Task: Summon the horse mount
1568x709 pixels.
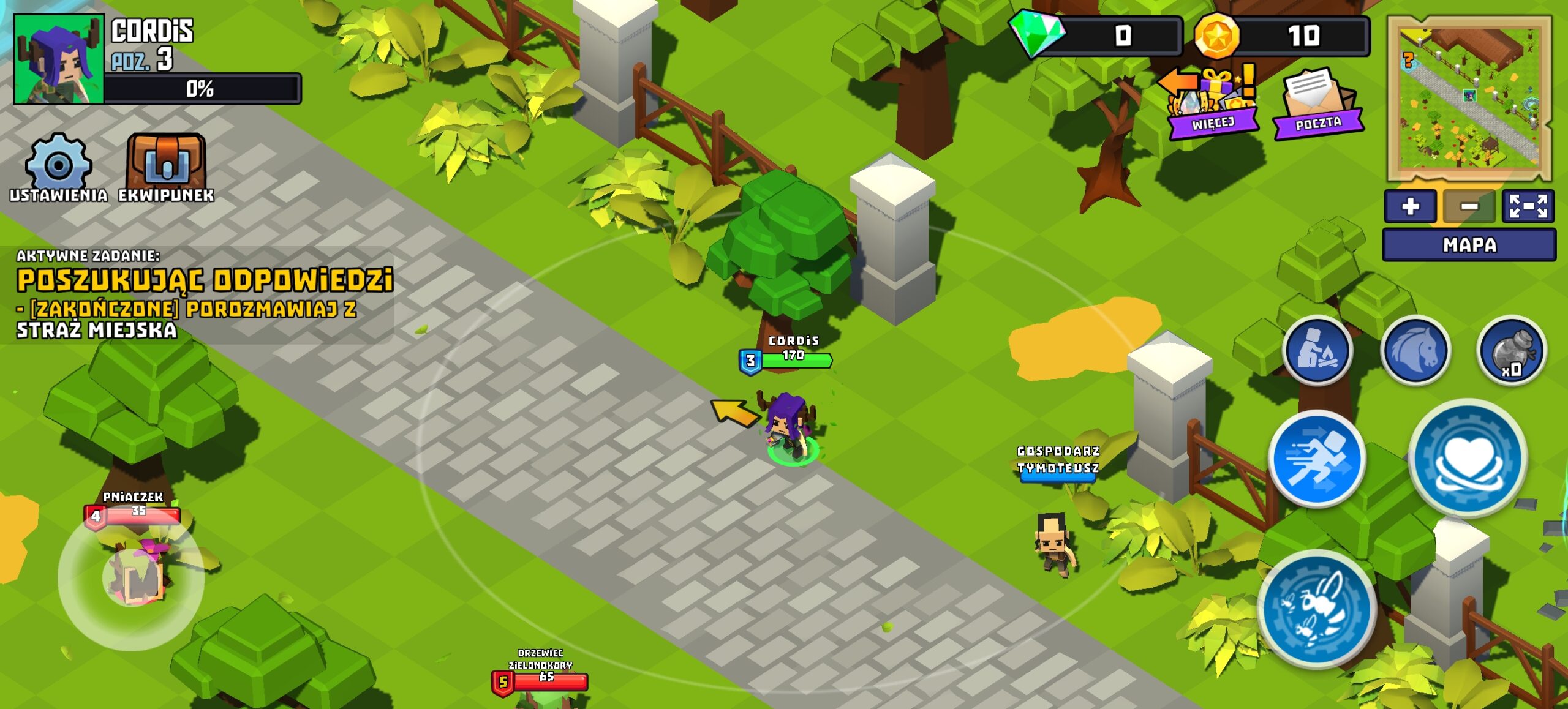Action: tap(1415, 351)
